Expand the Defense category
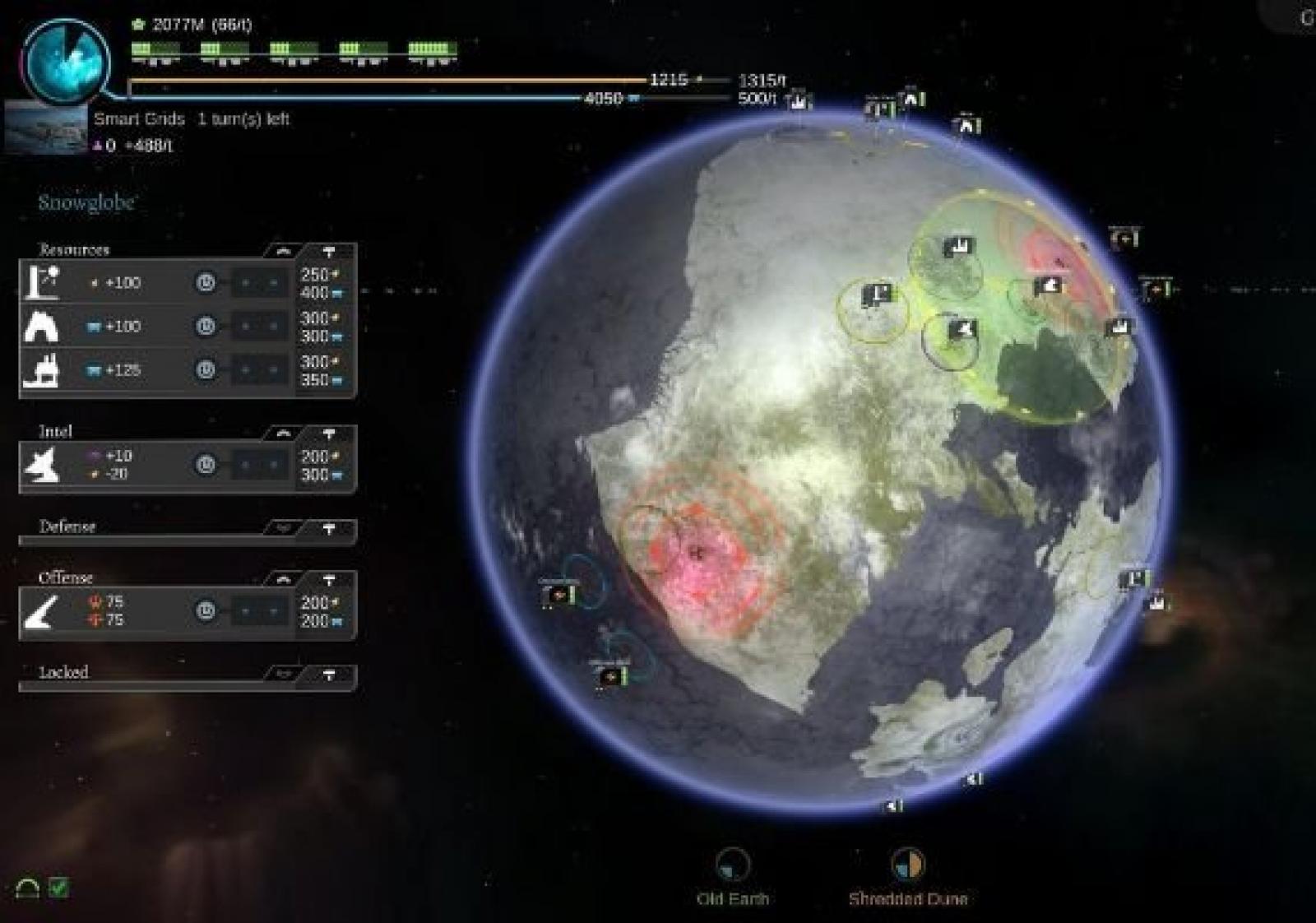1316x923 pixels. (x=283, y=528)
